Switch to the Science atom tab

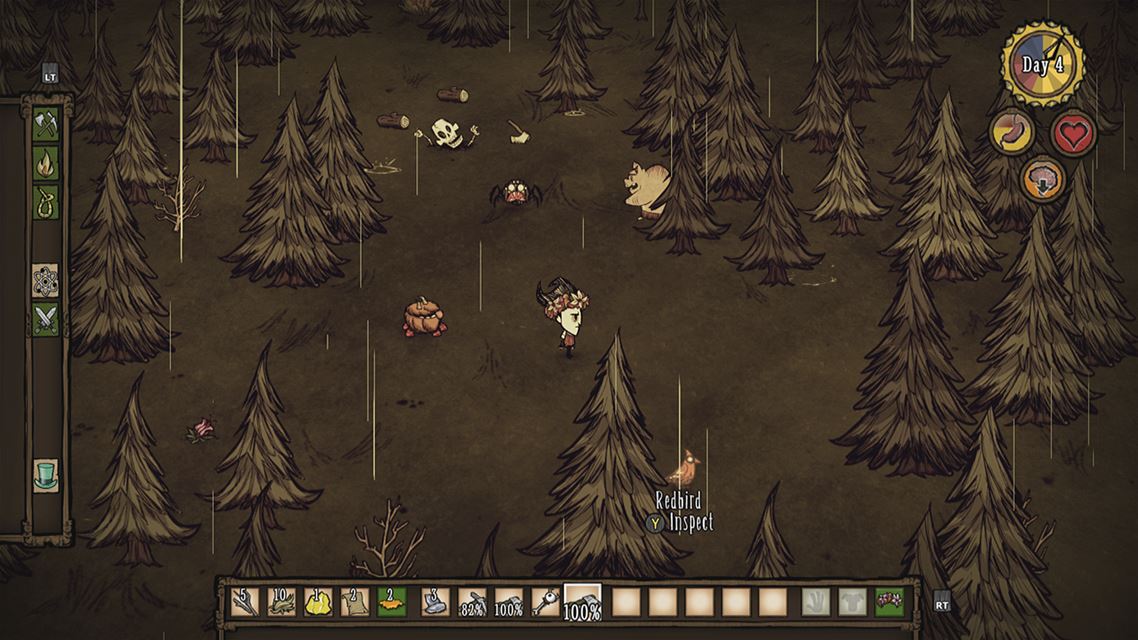46,280
